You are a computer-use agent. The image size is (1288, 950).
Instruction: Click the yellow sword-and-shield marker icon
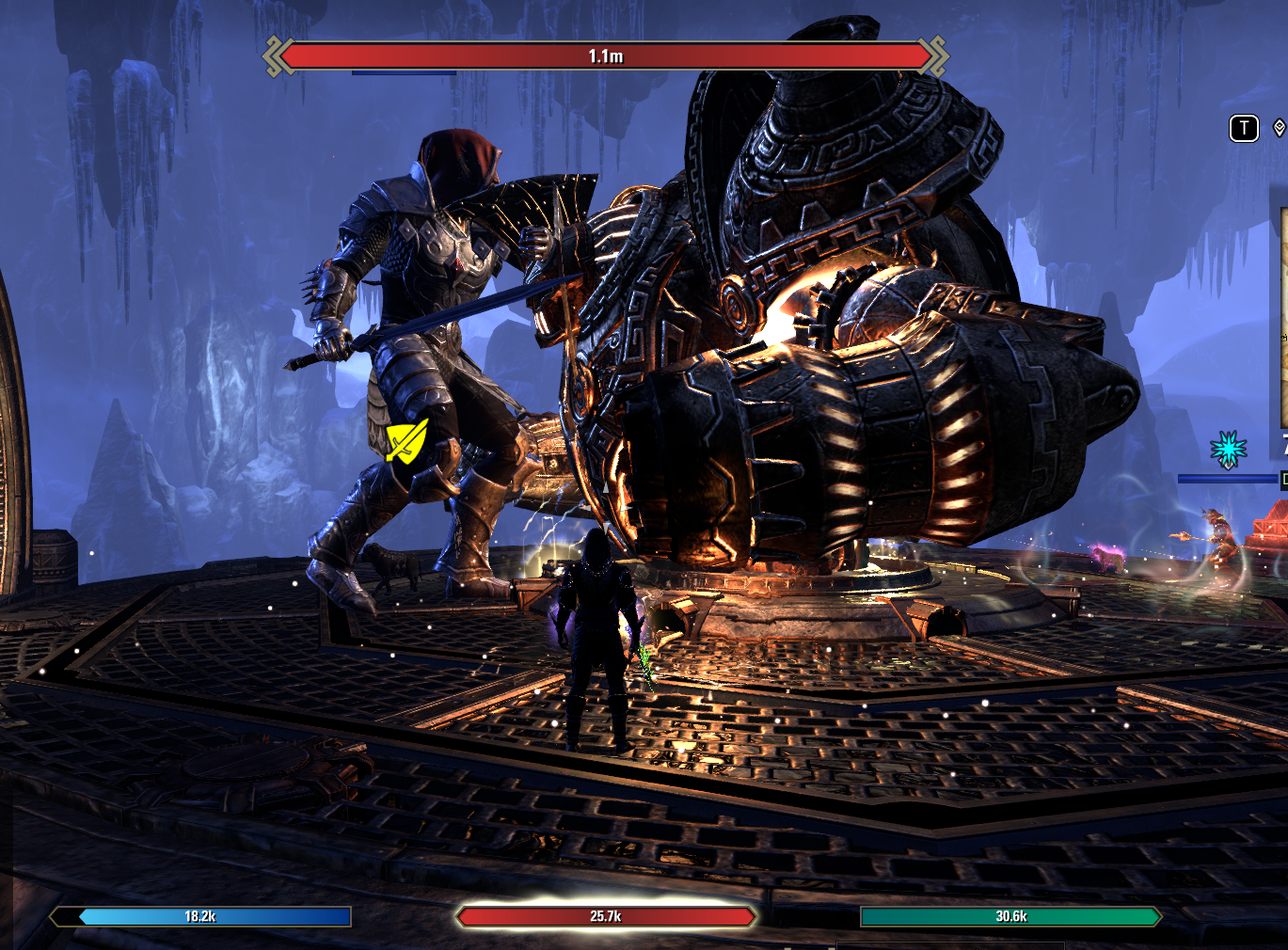406,440
